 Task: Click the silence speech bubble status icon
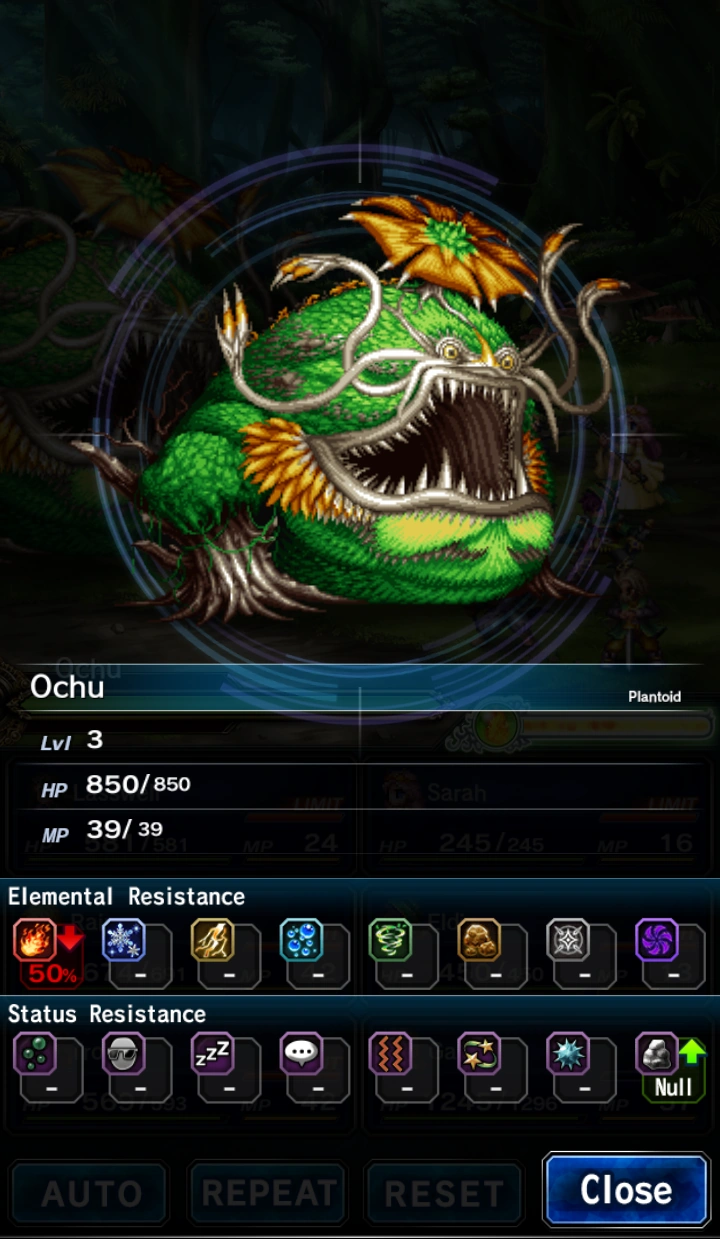pyautogui.click(x=301, y=1054)
